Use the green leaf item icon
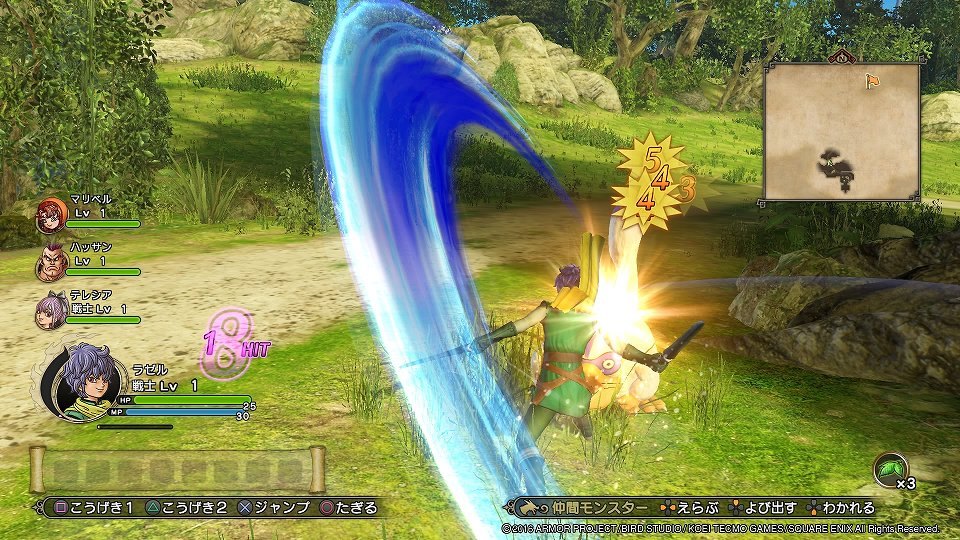 tap(888, 469)
